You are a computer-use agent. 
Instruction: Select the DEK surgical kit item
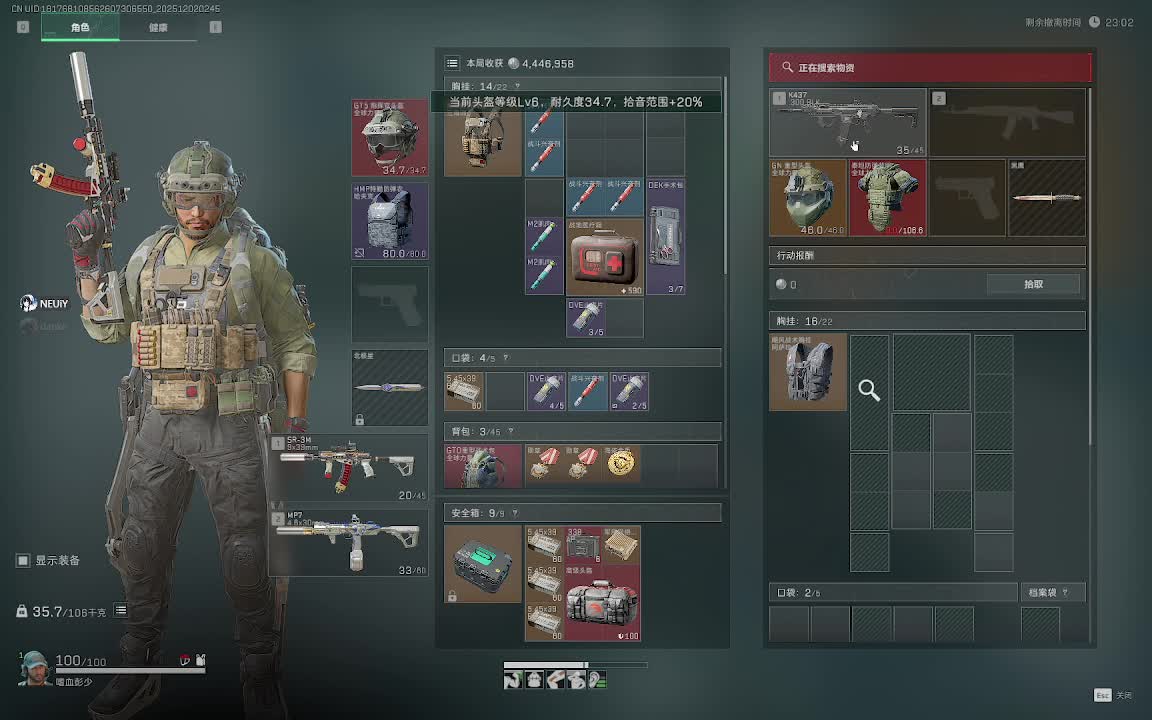(665, 237)
